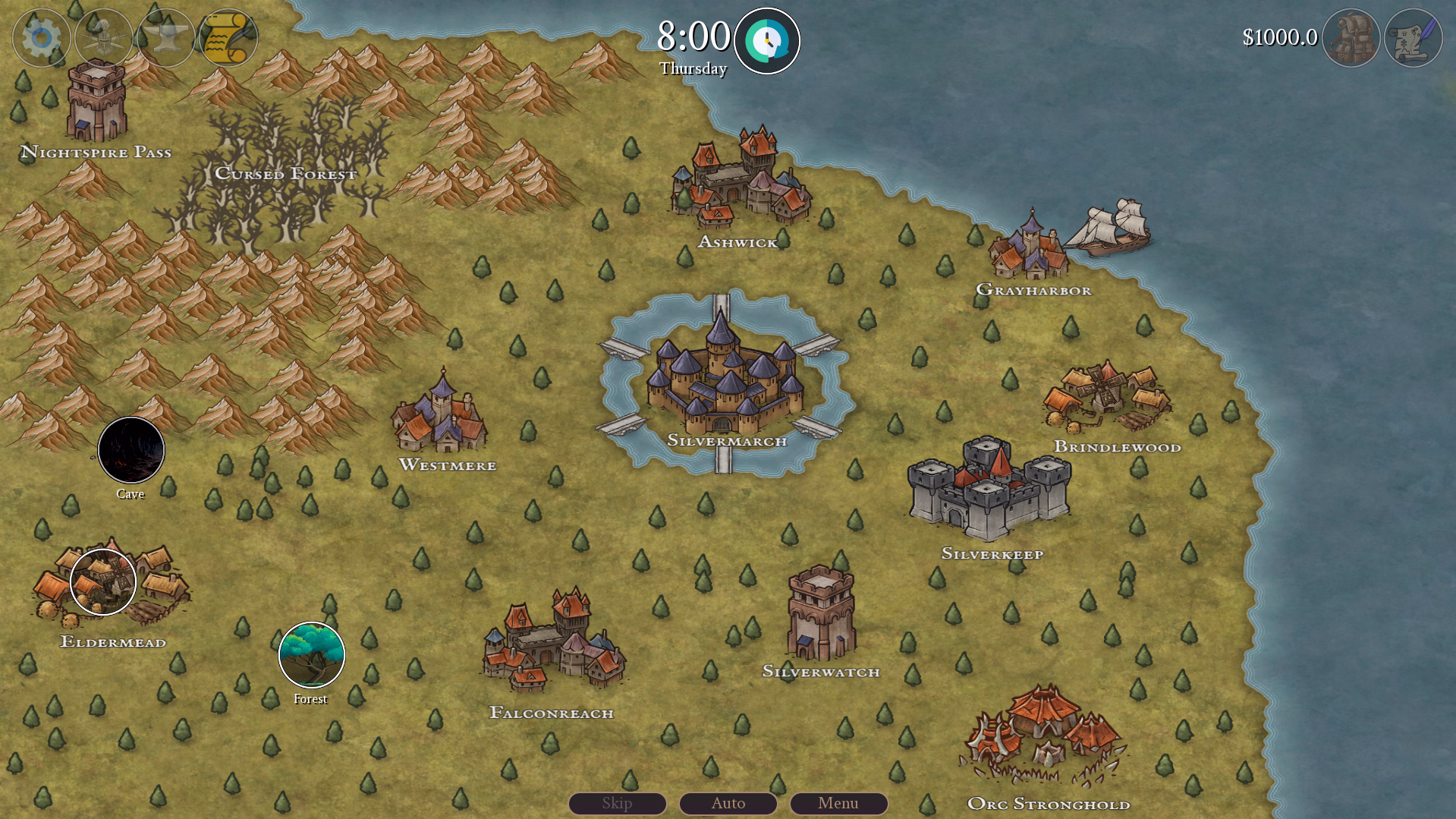The image size is (1456, 819).
Task: Open the Menu button
Action: [x=838, y=803]
